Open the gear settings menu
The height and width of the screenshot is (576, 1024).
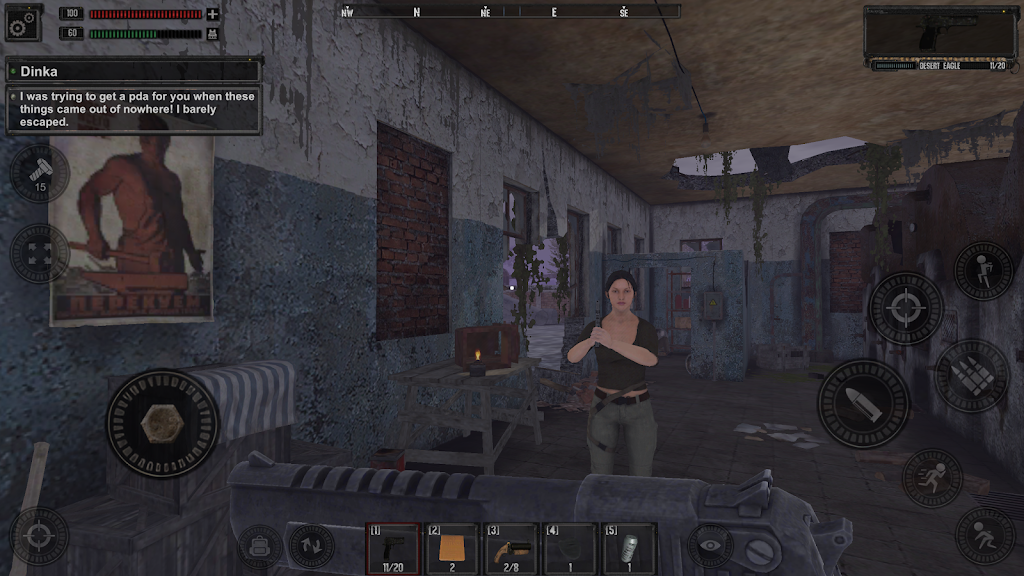point(22,23)
